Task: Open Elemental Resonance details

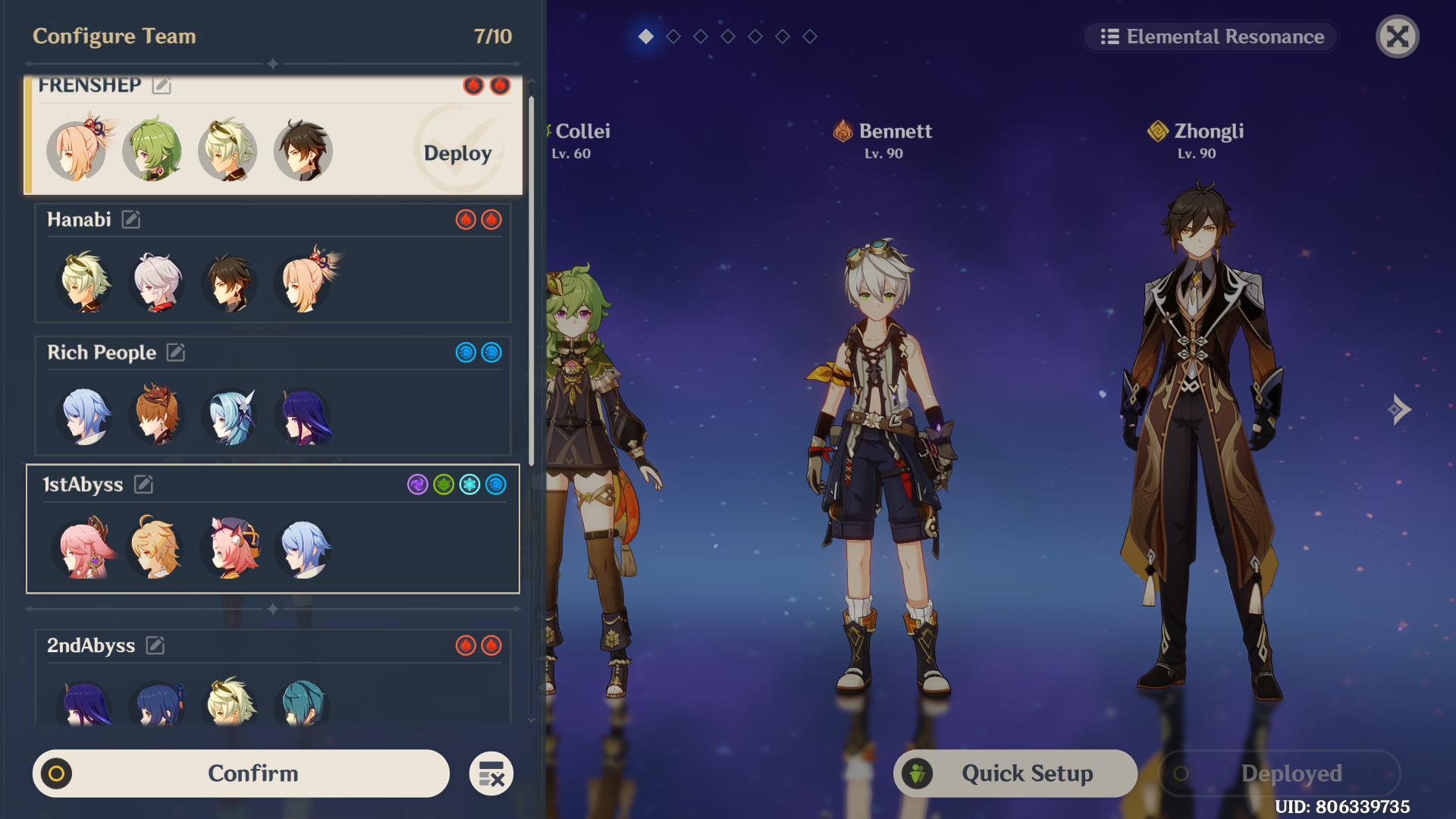Action: click(1211, 36)
